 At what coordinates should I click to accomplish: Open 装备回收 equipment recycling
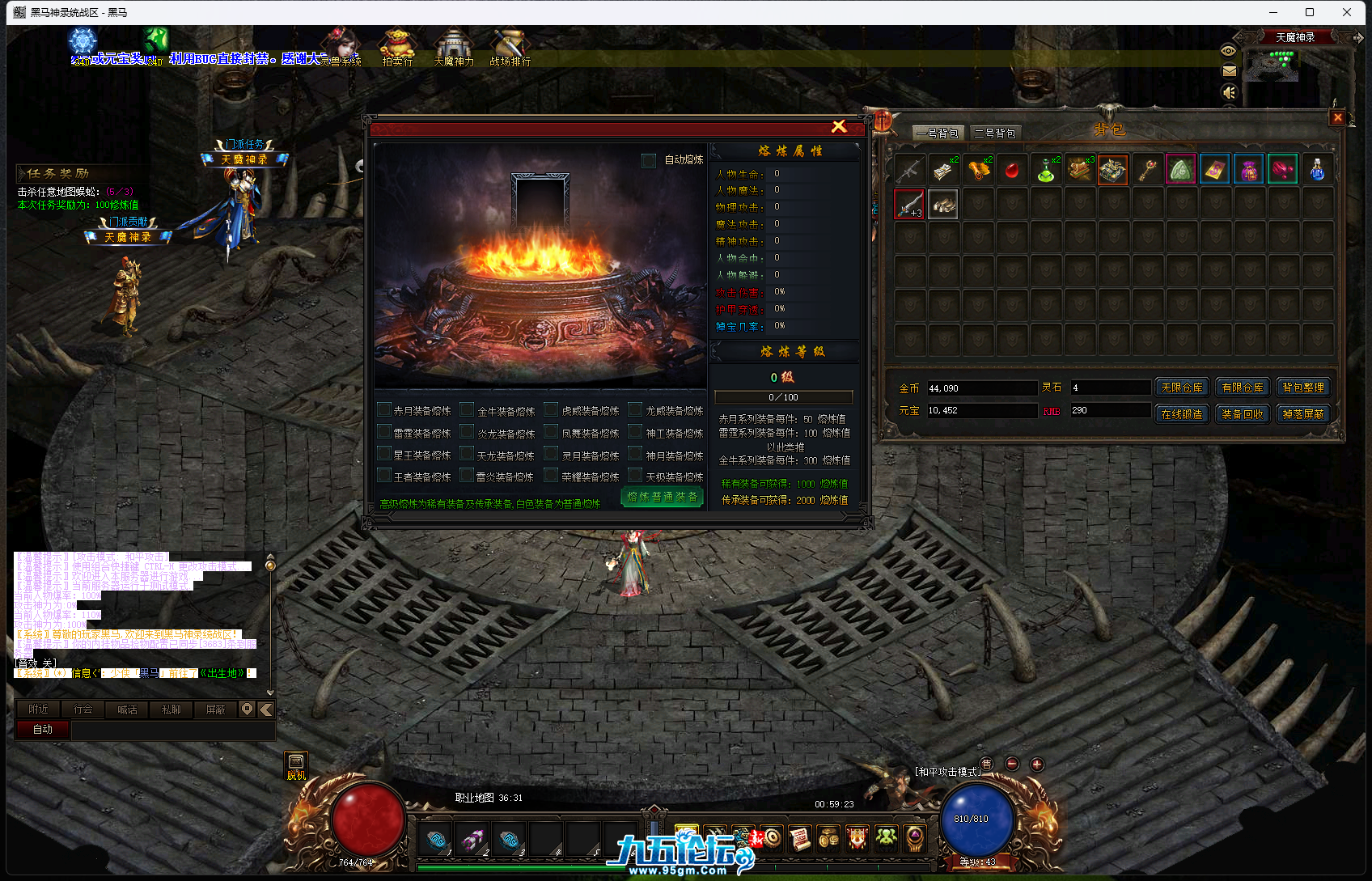tap(1242, 413)
